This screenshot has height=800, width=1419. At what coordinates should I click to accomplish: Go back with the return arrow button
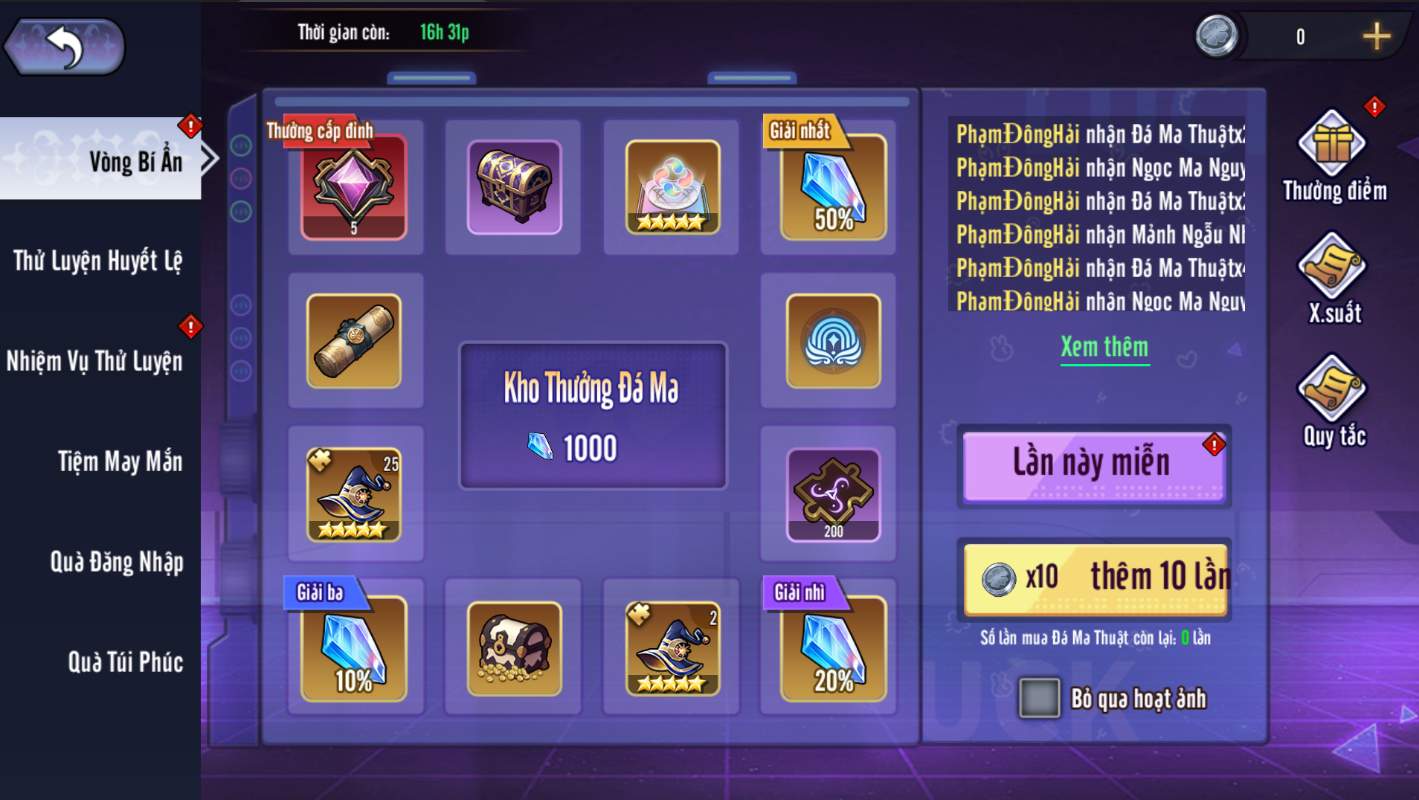coord(65,47)
